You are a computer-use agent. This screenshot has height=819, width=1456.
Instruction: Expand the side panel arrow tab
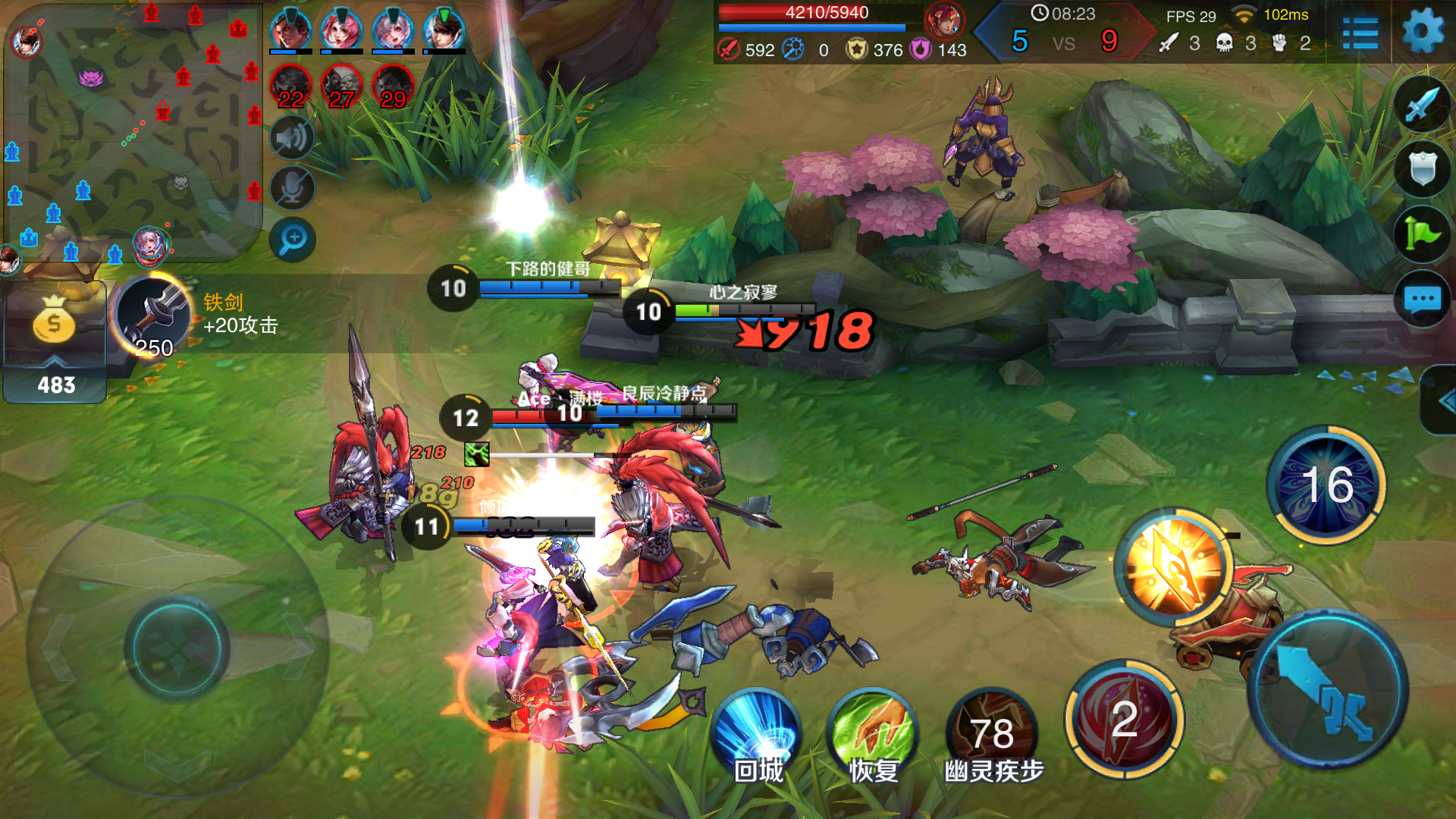point(1442,400)
